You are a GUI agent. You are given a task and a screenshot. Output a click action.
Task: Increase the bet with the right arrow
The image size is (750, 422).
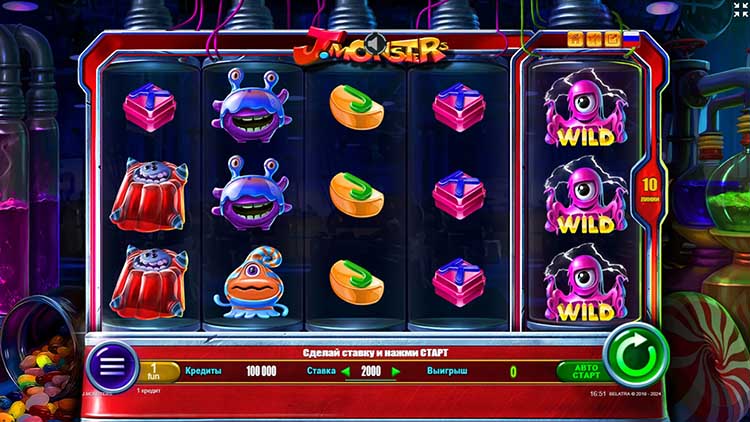coord(396,372)
